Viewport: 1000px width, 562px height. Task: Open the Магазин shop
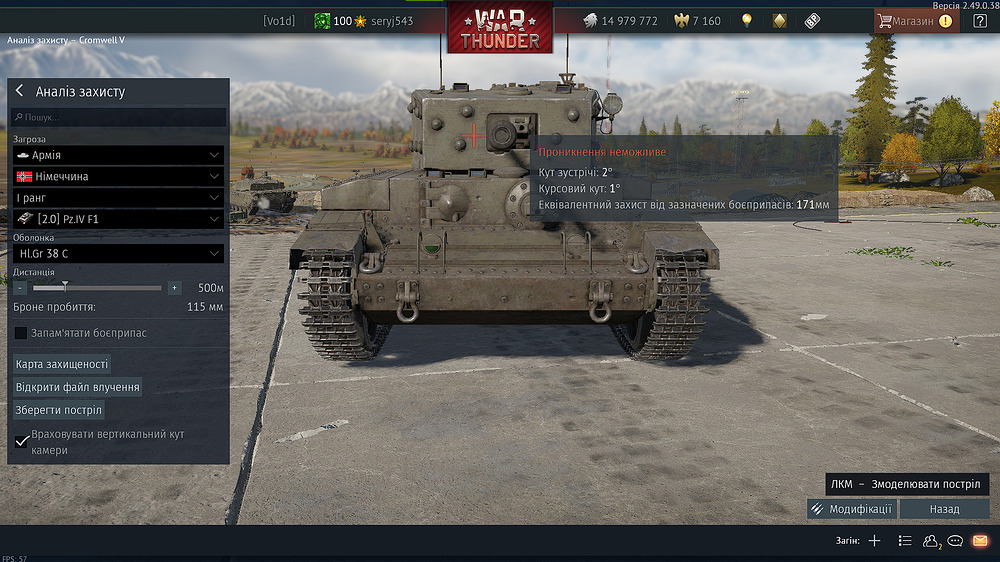pos(914,21)
